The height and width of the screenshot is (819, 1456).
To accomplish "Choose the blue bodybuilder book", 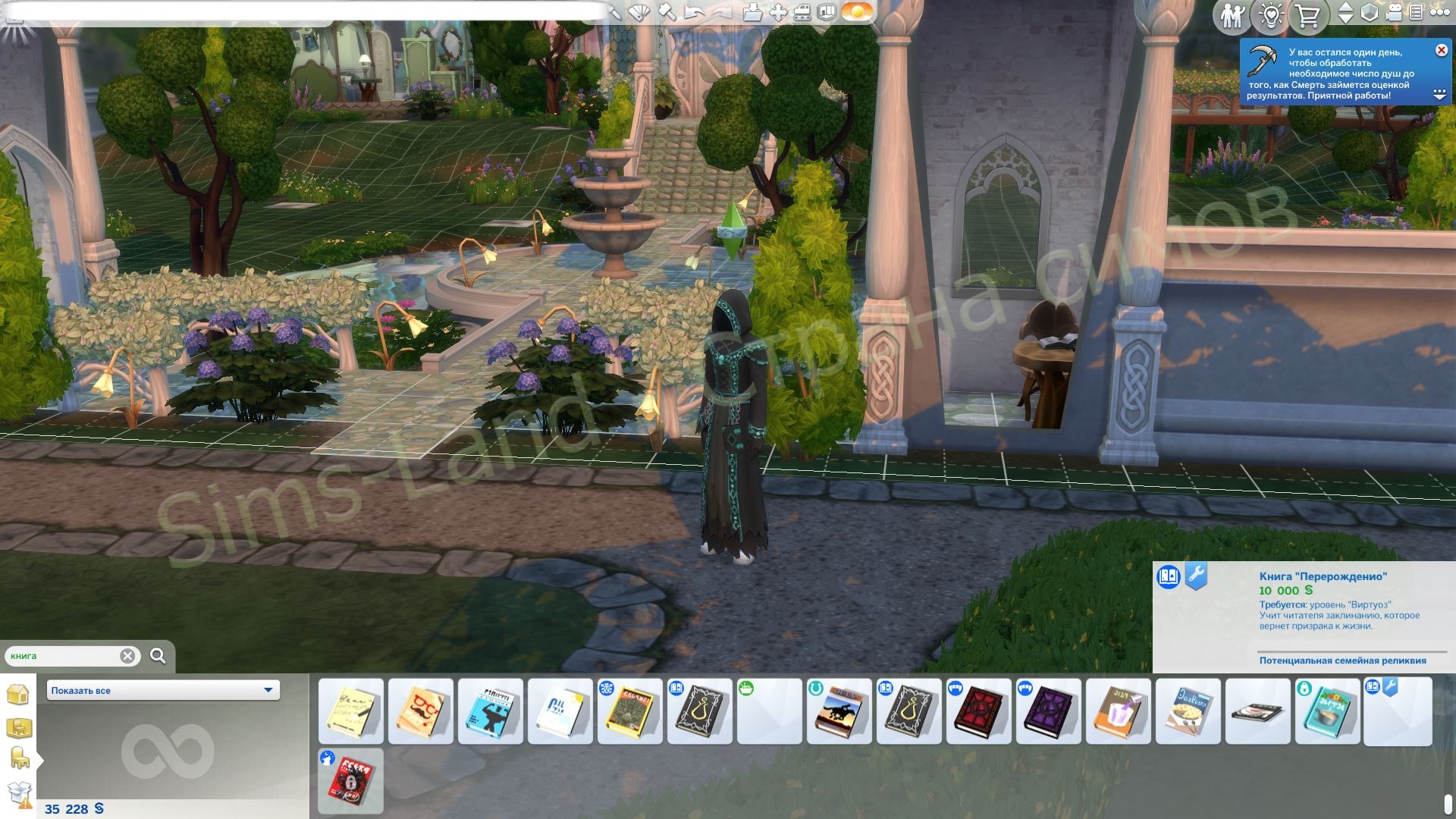I will click(491, 711).
